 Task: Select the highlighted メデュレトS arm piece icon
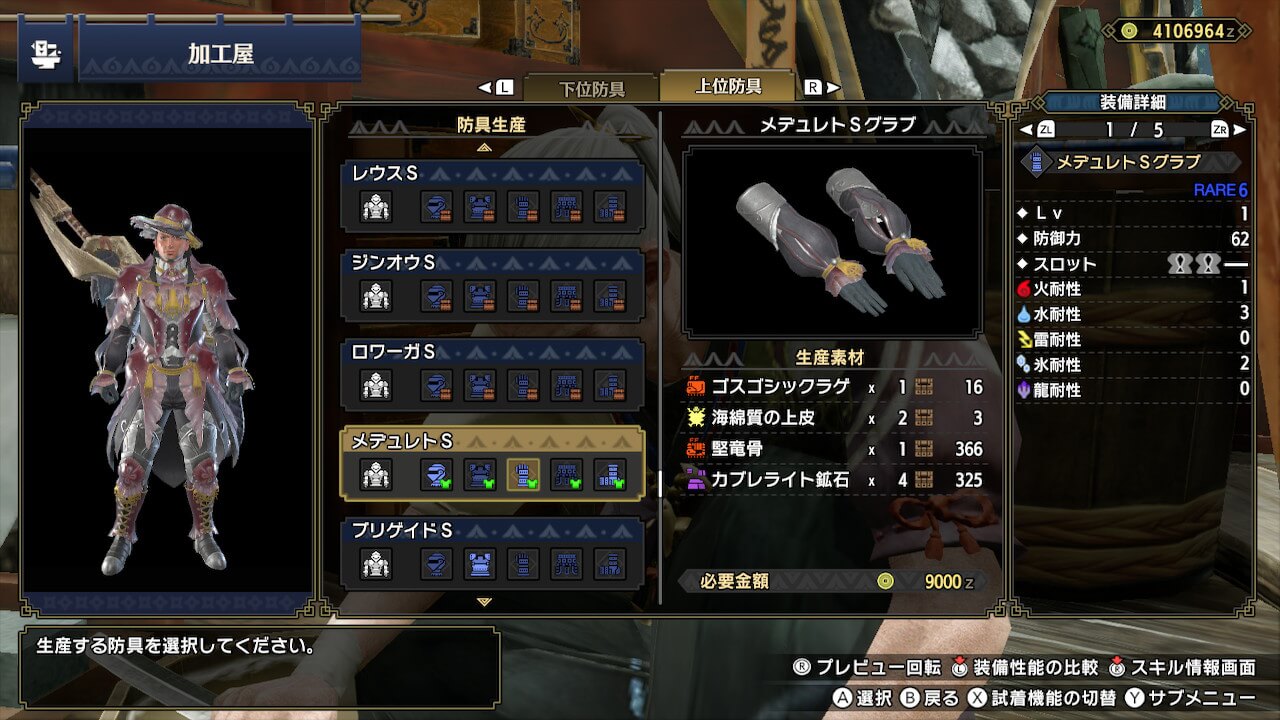[523, 475]
